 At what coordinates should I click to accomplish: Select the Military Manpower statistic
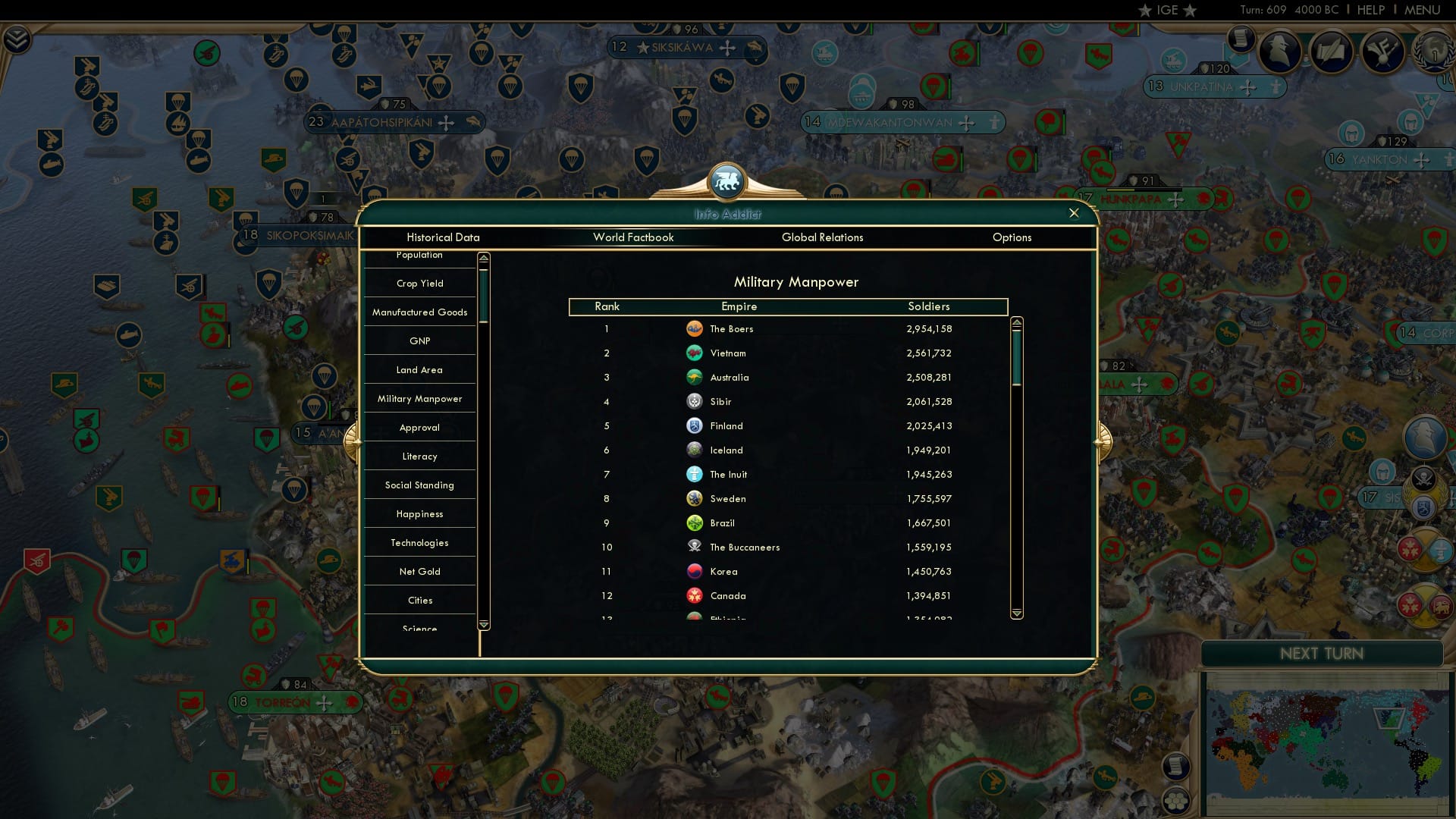click(419, 398)
